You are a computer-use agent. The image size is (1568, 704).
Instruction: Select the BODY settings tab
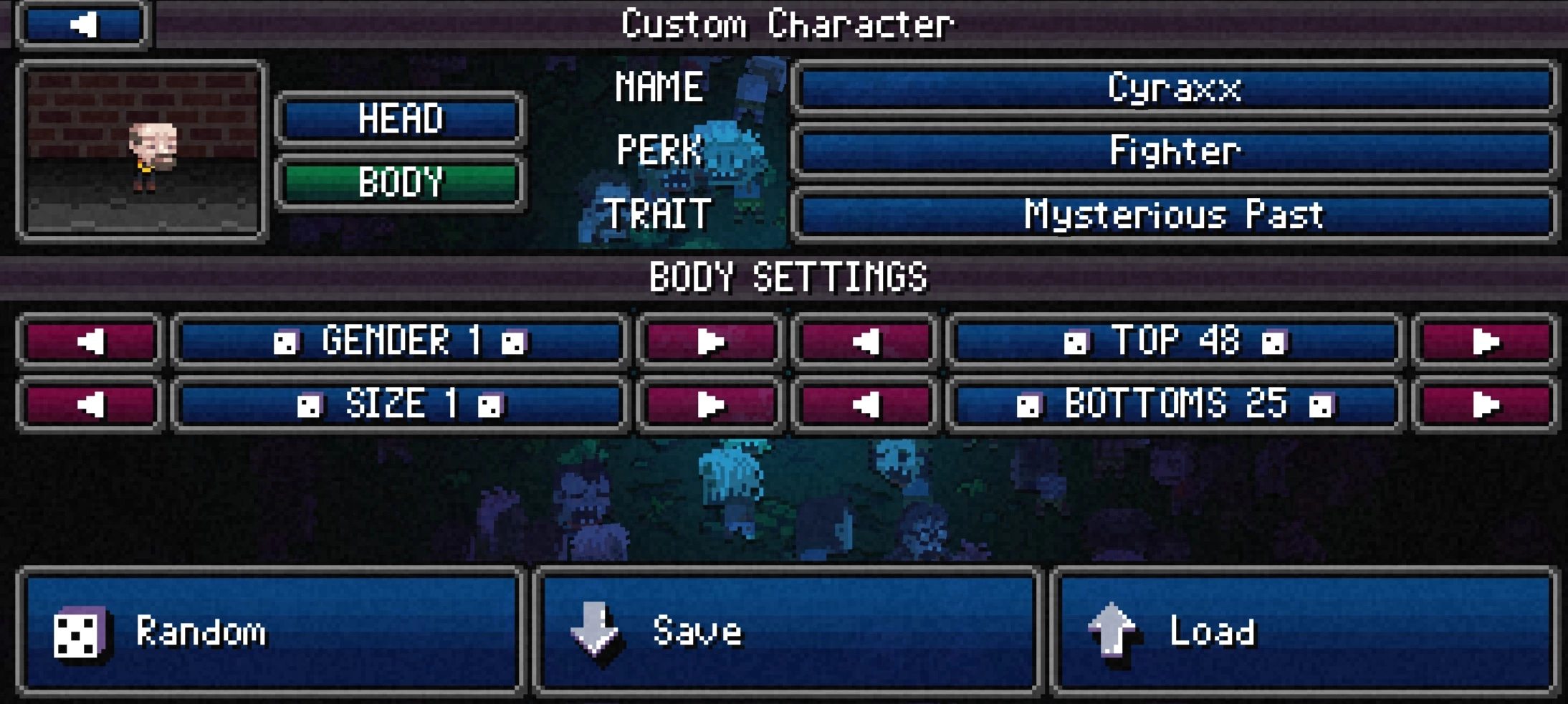(400, 182)
